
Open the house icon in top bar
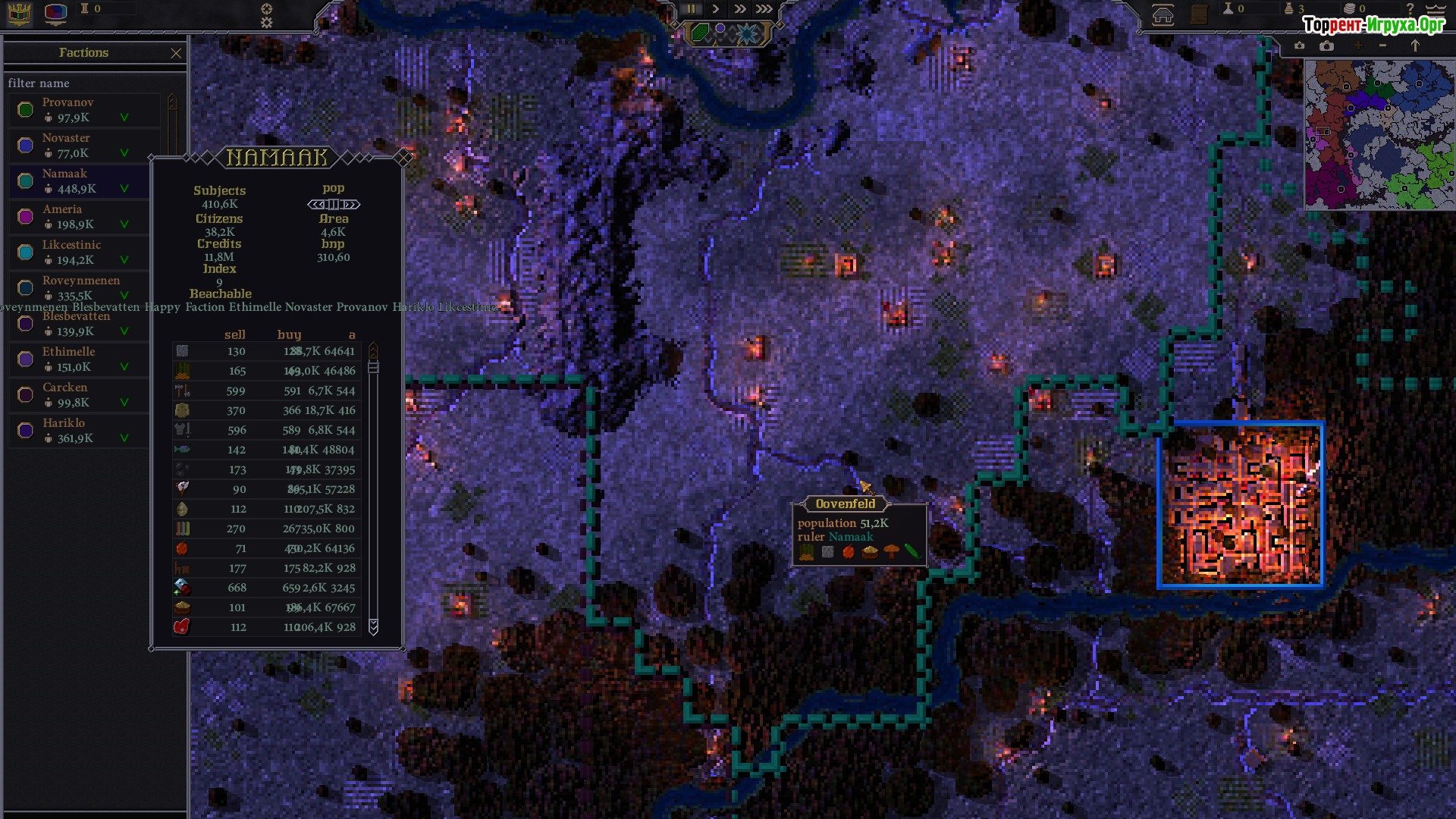(1163, 15)
